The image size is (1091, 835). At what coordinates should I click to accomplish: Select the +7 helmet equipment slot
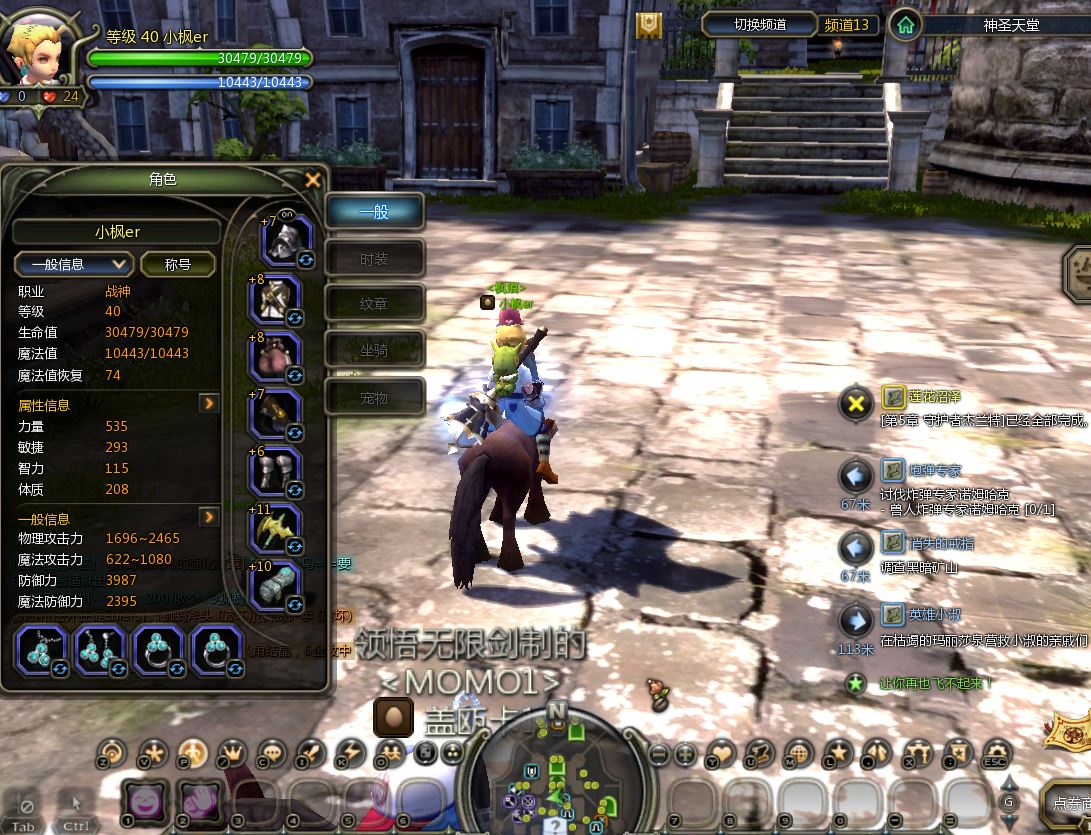pos(288,240)
